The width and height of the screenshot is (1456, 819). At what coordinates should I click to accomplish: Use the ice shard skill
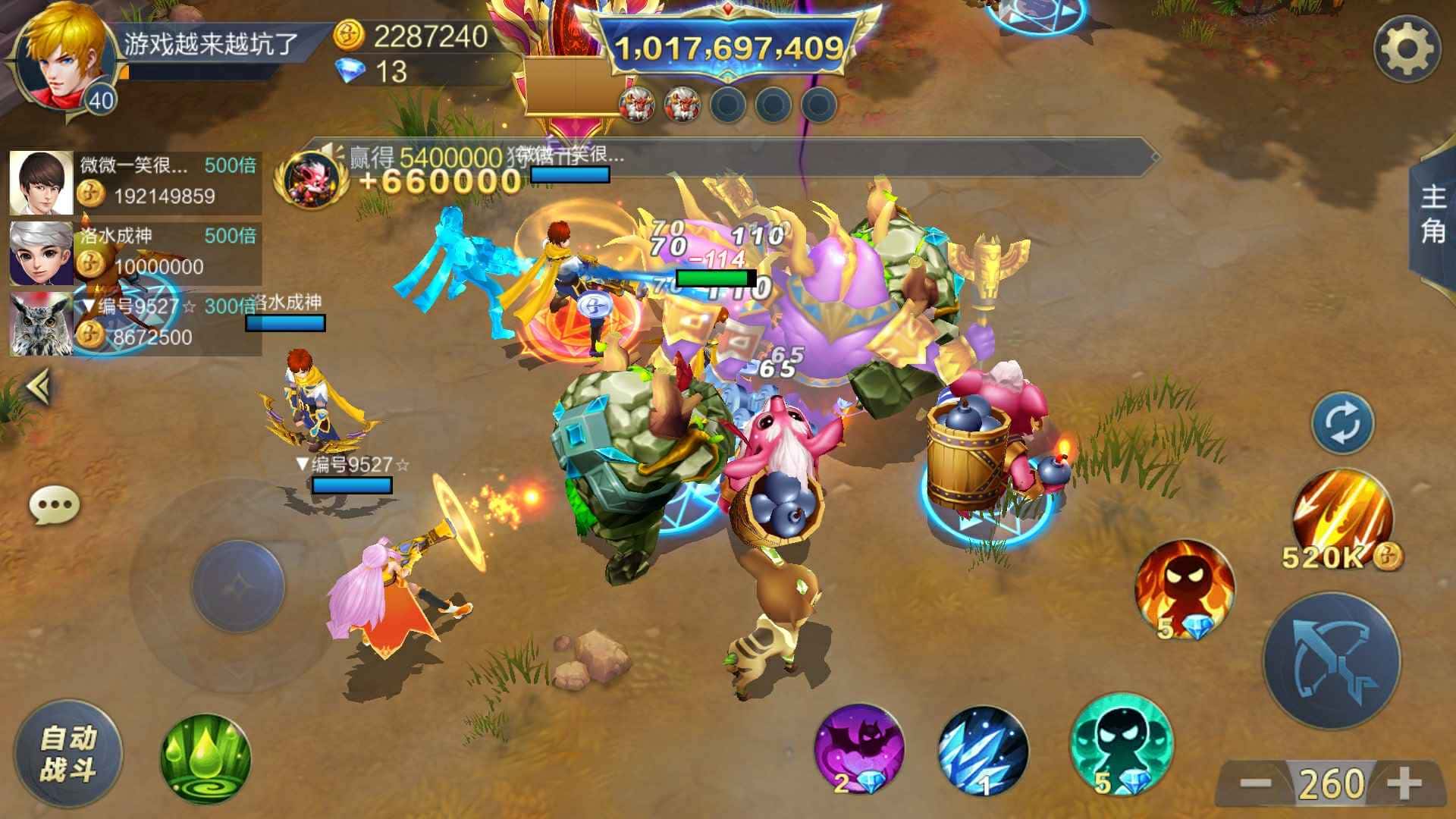pyautogui.click(x=983, y=751)
